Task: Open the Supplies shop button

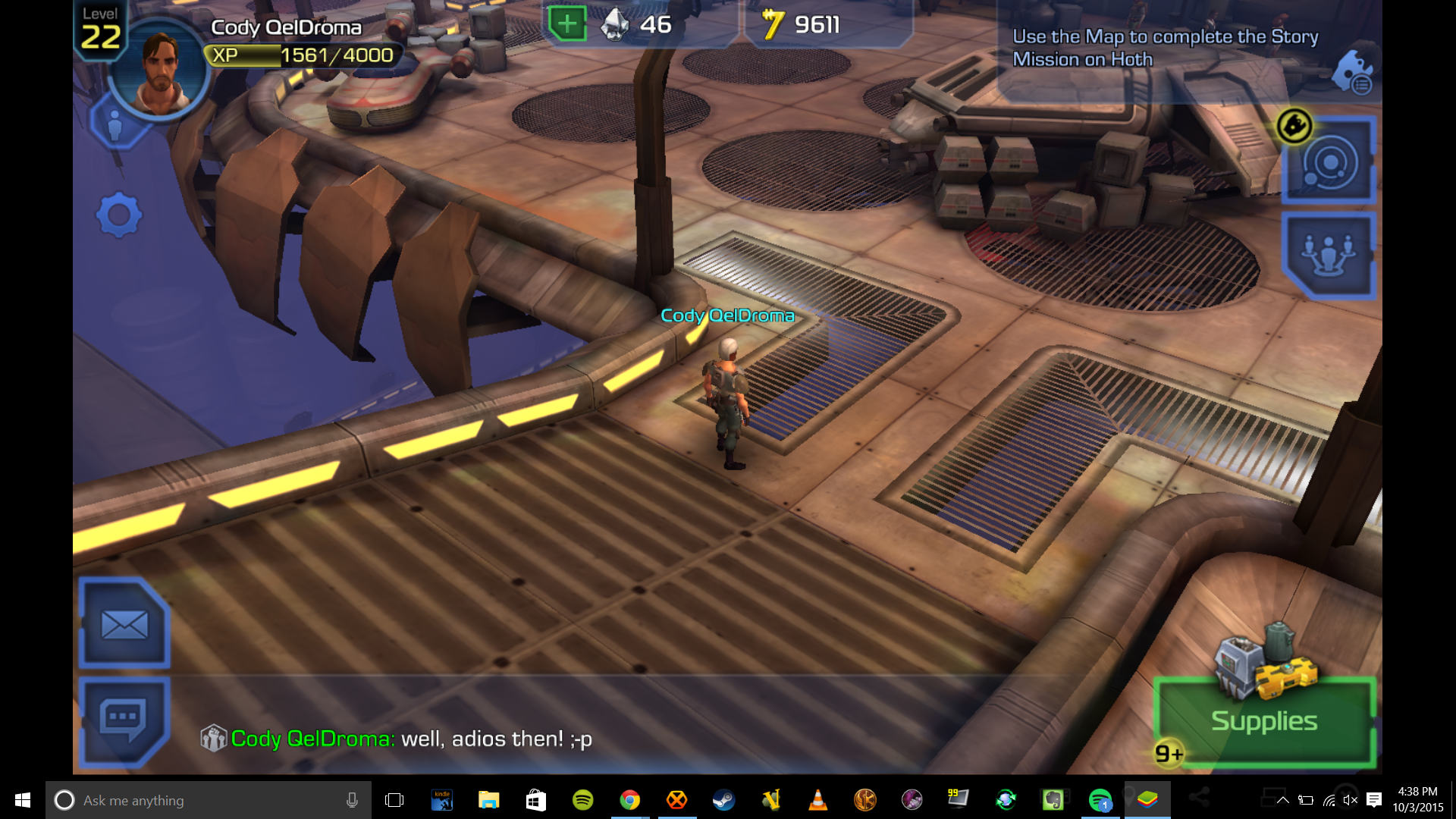Action: (x=1263, y=720)
